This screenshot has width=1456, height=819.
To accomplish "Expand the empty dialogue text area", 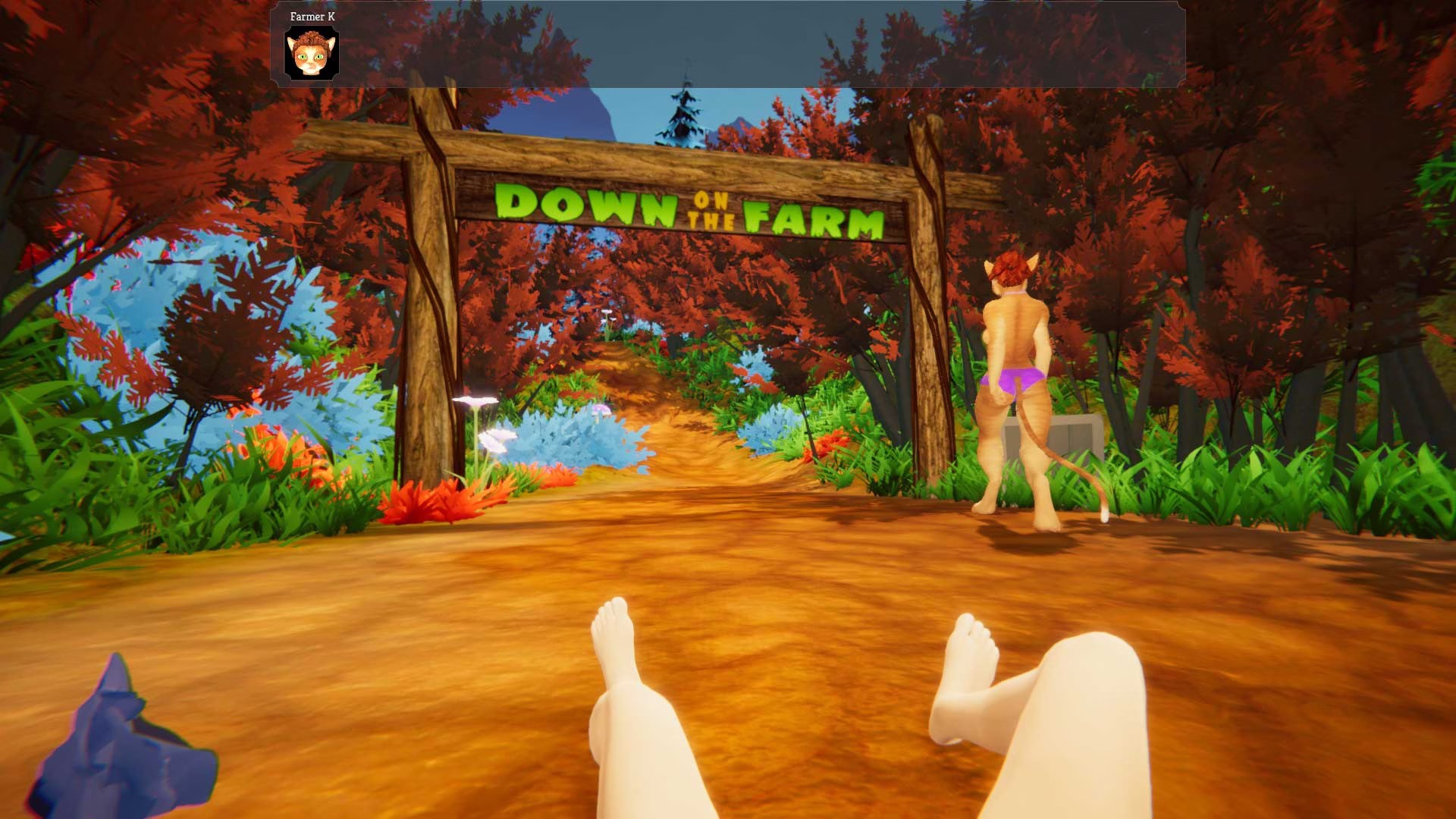I will [x=758, y=45].
